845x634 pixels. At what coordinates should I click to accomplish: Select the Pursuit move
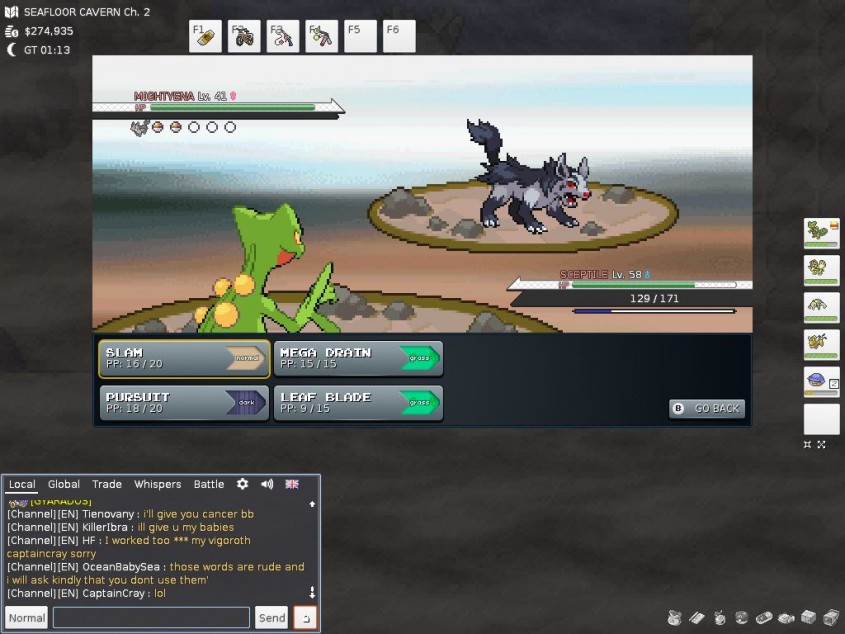pos(184,403)
